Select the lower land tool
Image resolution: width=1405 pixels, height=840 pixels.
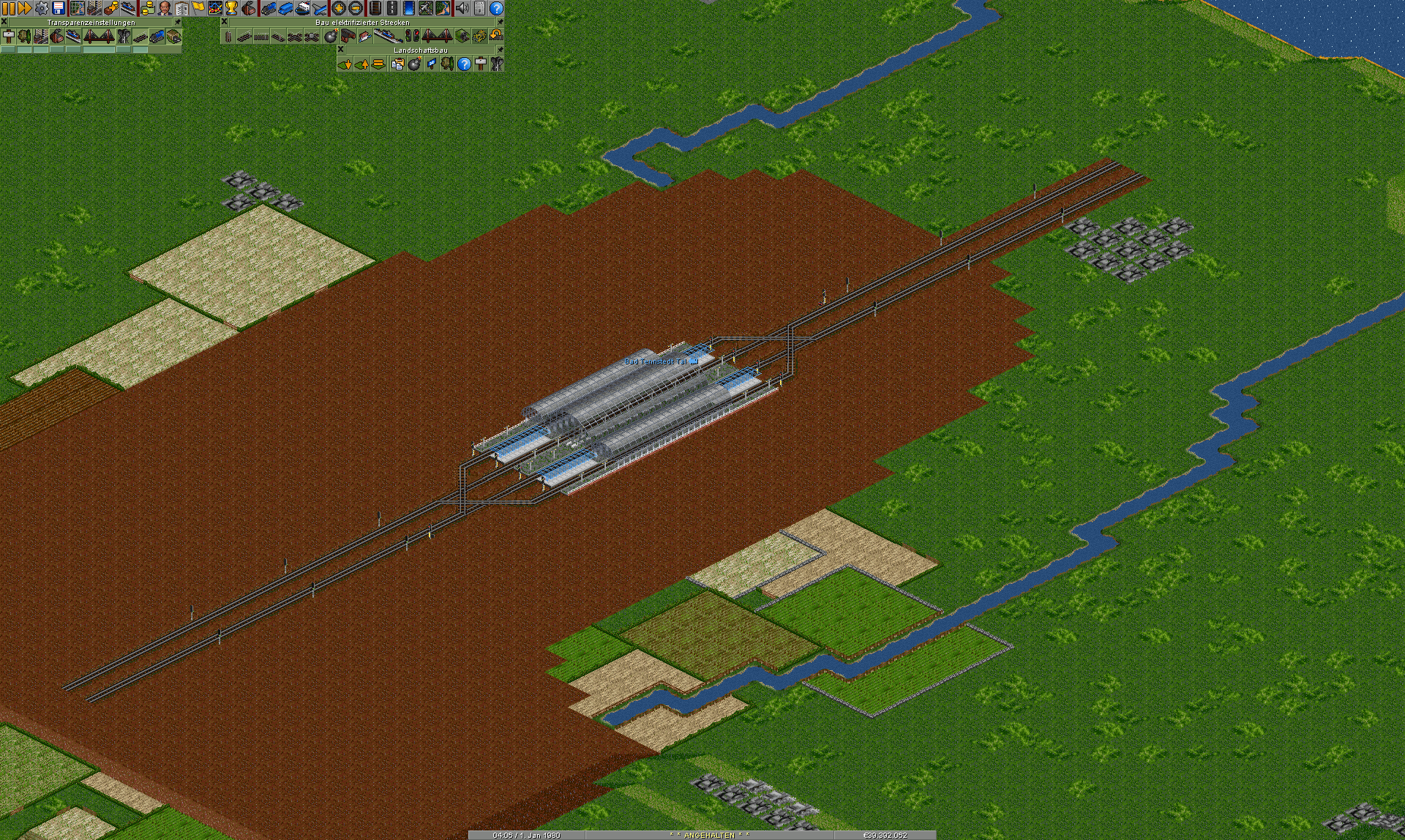pos(345,64)
